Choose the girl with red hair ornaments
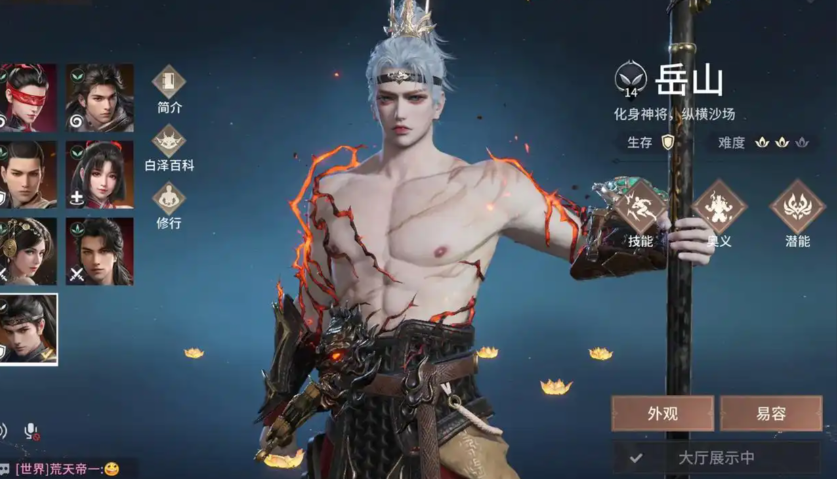 (x=100, y=175)
